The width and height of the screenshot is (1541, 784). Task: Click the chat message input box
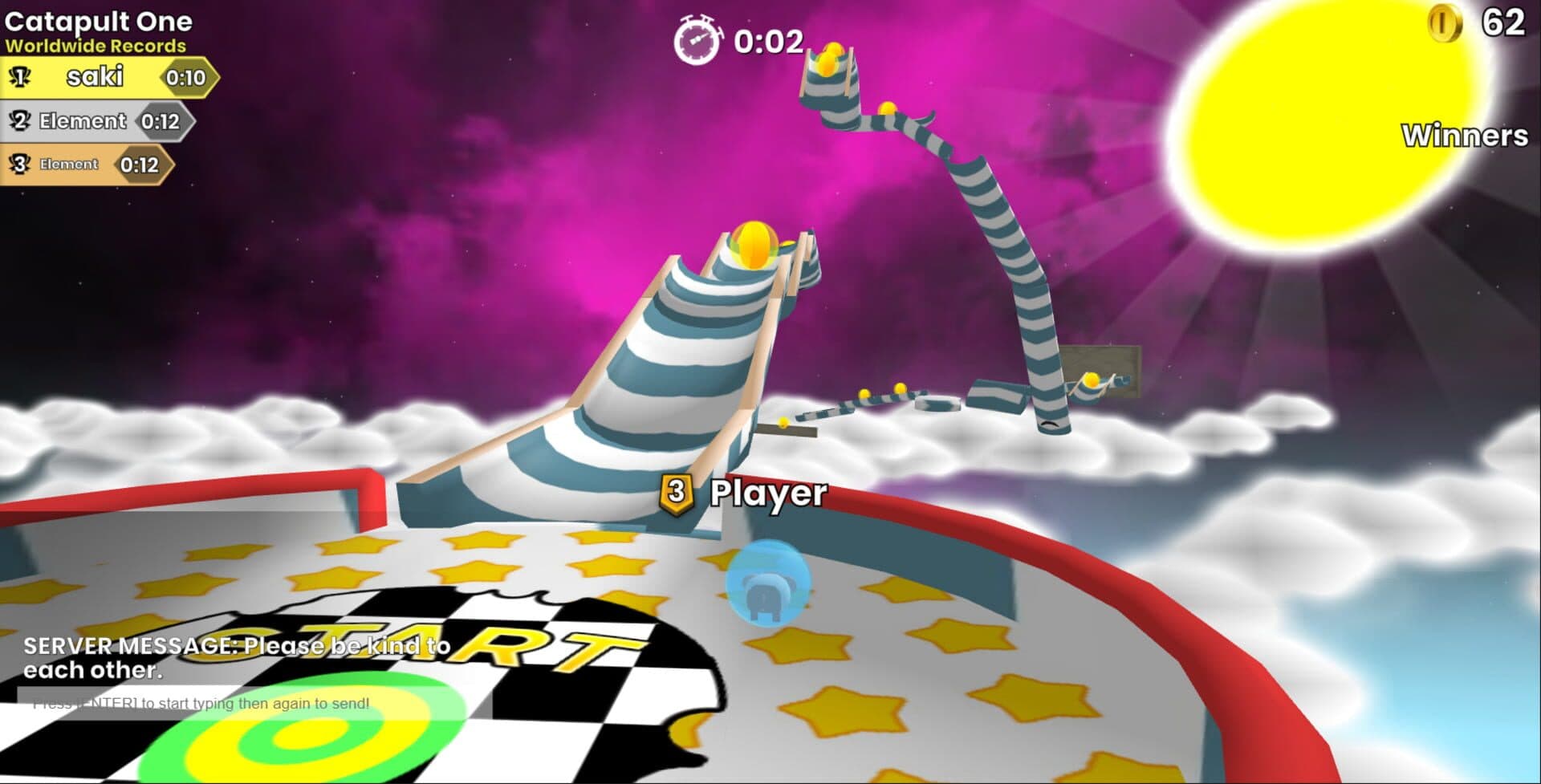tap(254, 703)
